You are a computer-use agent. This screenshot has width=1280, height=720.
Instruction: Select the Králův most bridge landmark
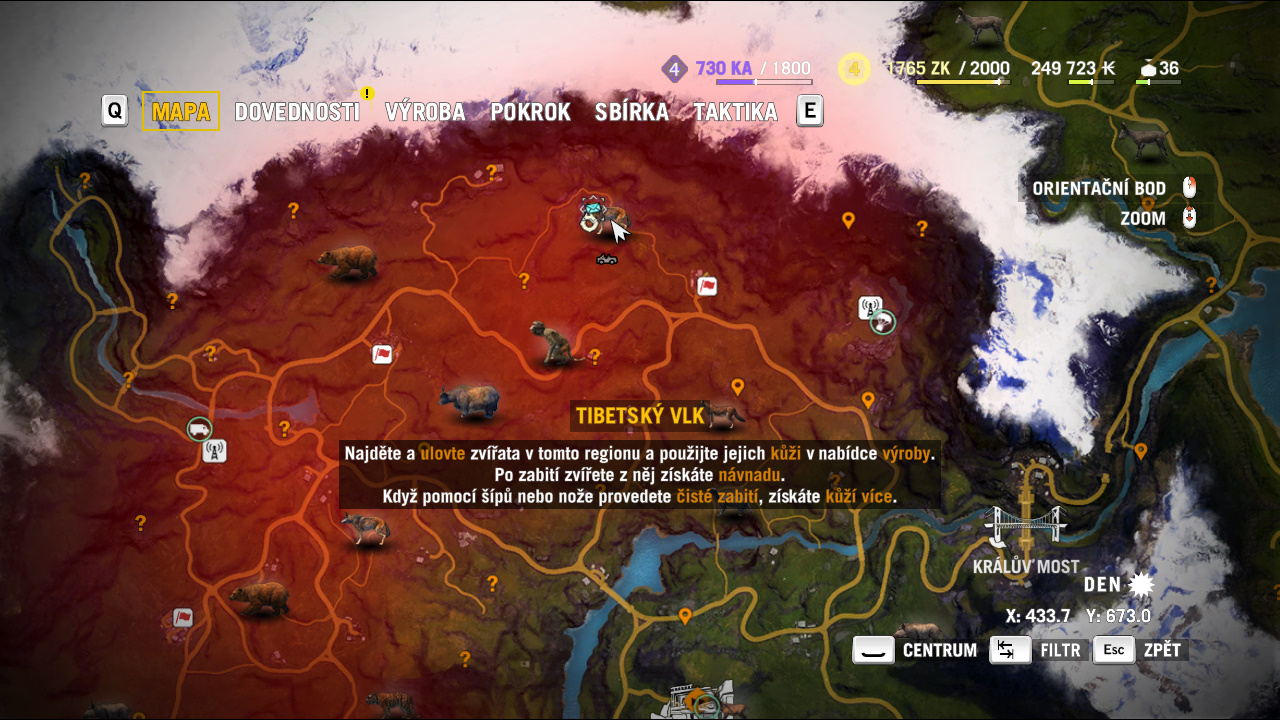tap(1025, 525)
